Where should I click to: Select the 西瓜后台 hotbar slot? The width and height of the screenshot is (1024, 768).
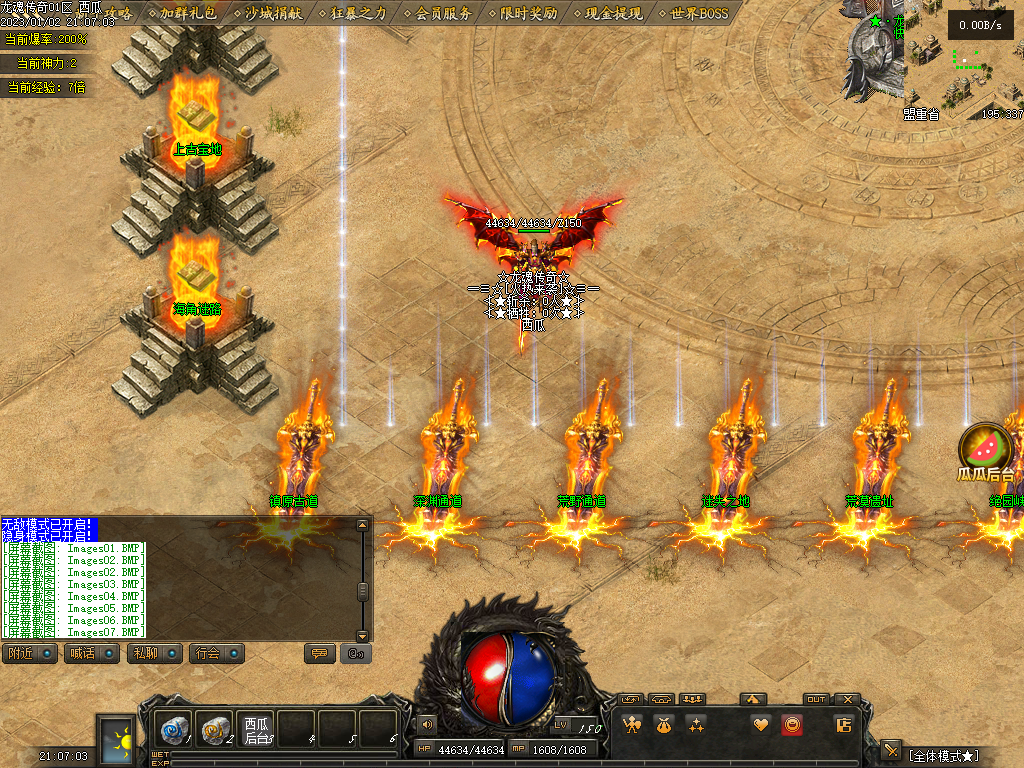coord(257,730)
